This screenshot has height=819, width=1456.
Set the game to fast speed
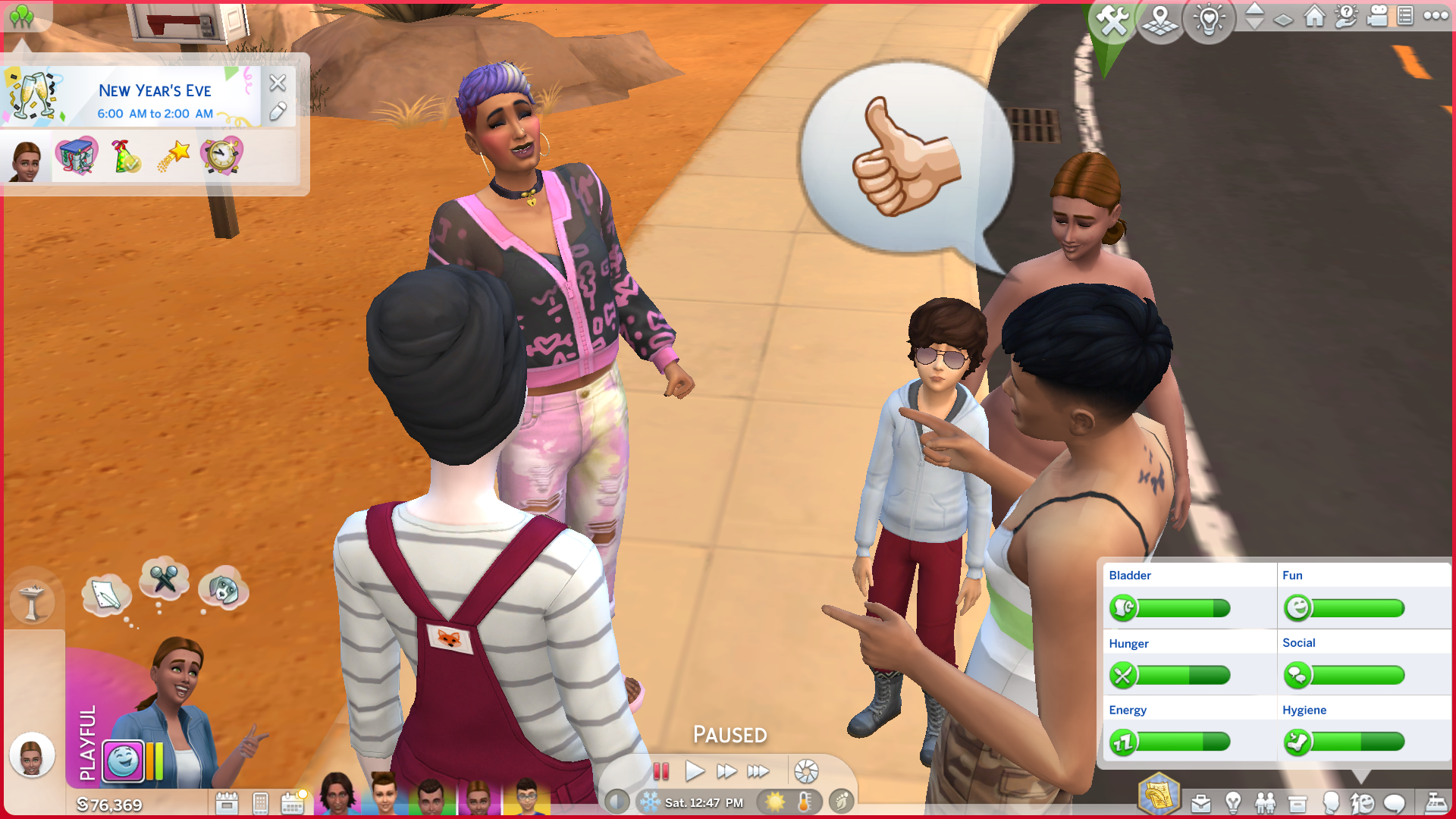(x=726, y=772)
